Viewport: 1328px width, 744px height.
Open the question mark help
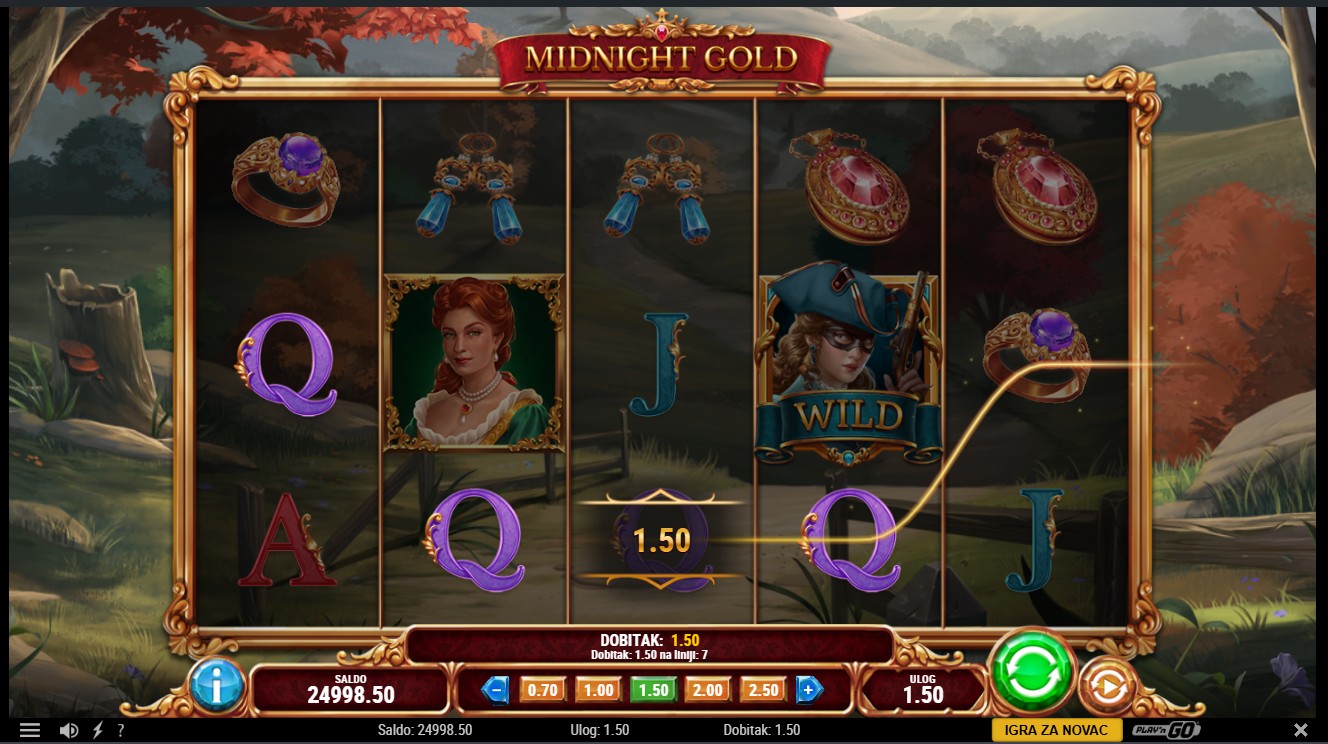(x=121, y=730)
